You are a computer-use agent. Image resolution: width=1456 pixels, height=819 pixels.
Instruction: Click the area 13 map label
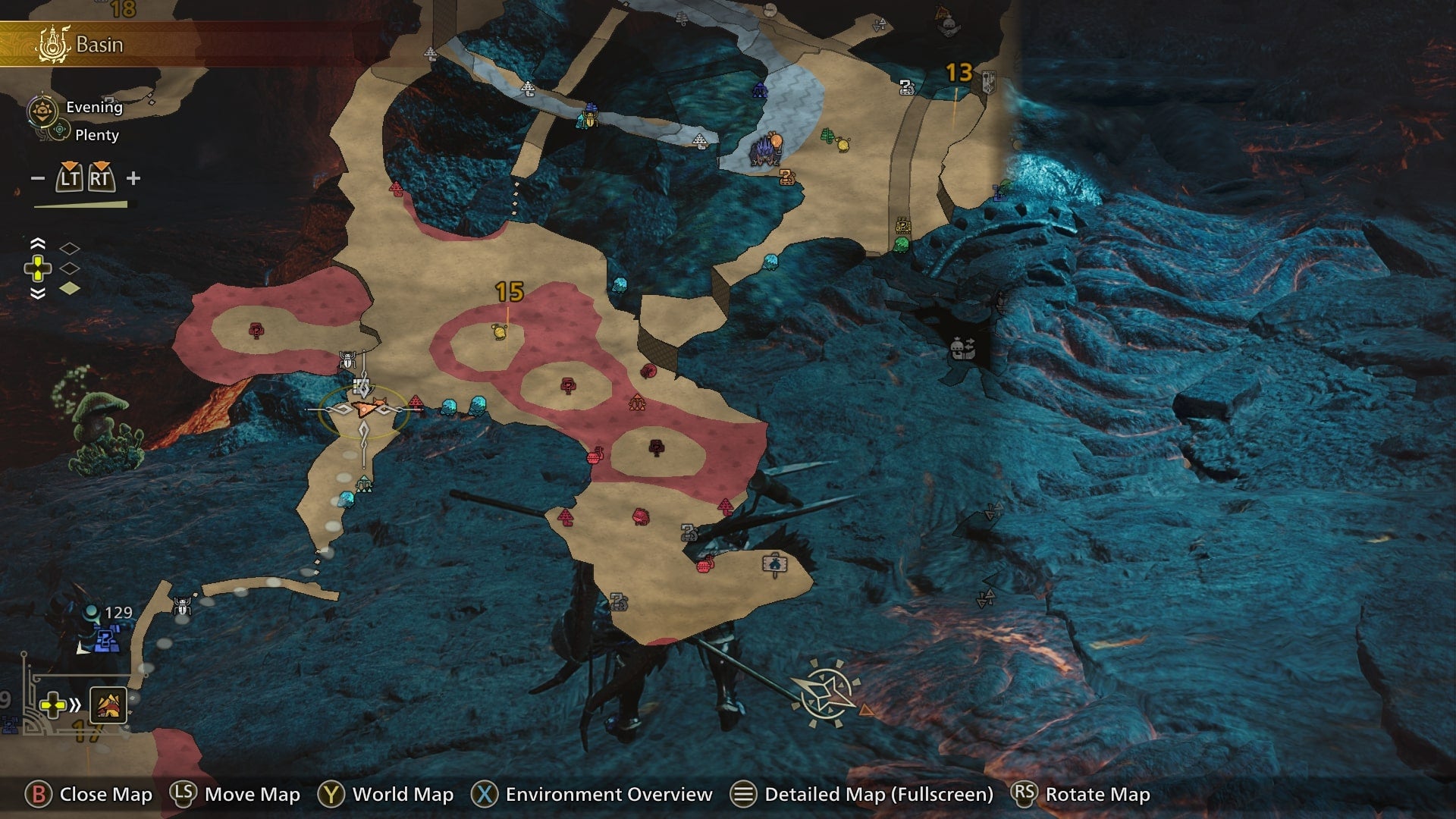pyautogui.click(x=959, y=73)
